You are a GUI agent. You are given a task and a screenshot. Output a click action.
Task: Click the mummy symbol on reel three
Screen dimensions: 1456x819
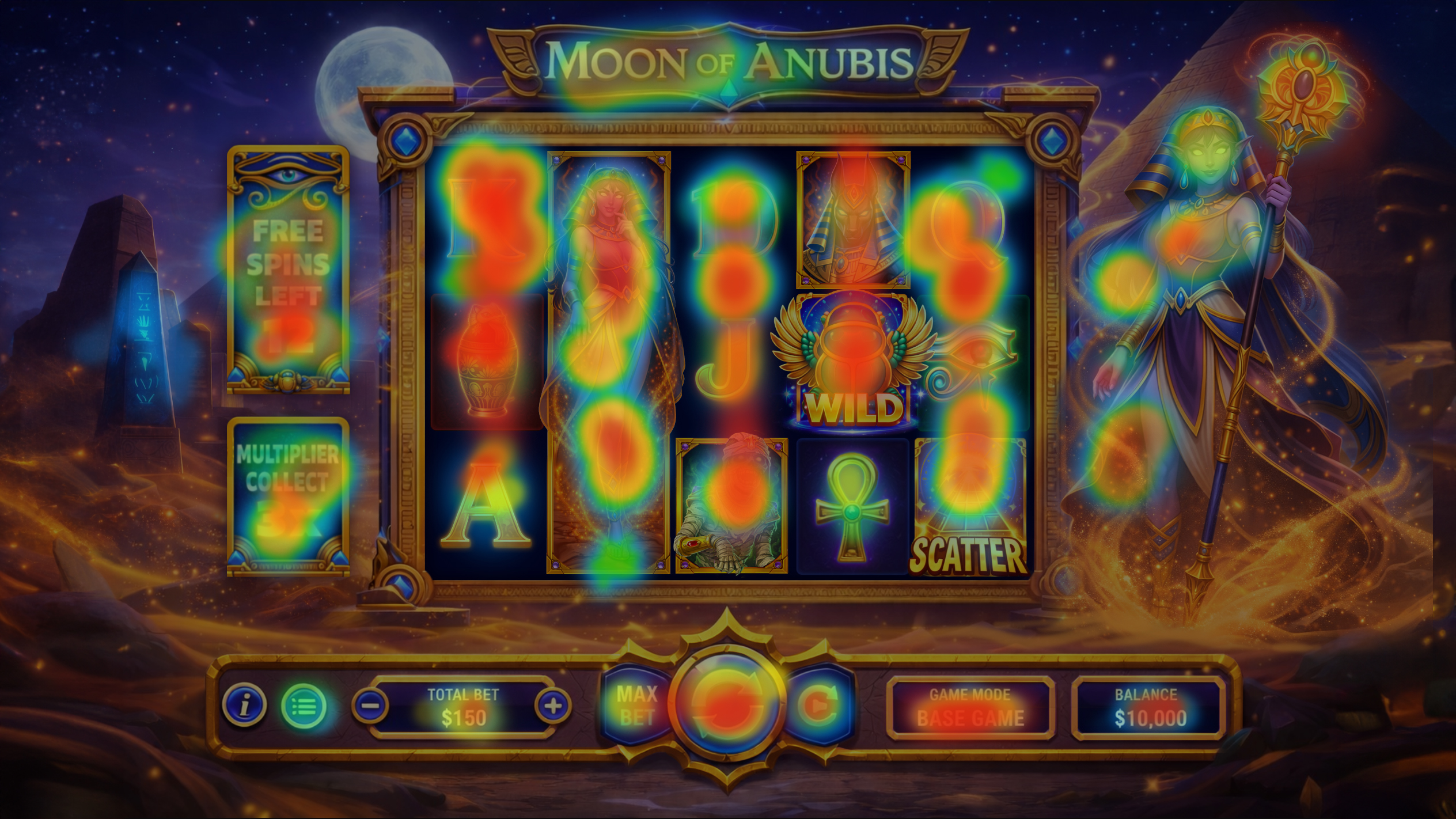tap(730, 507)
